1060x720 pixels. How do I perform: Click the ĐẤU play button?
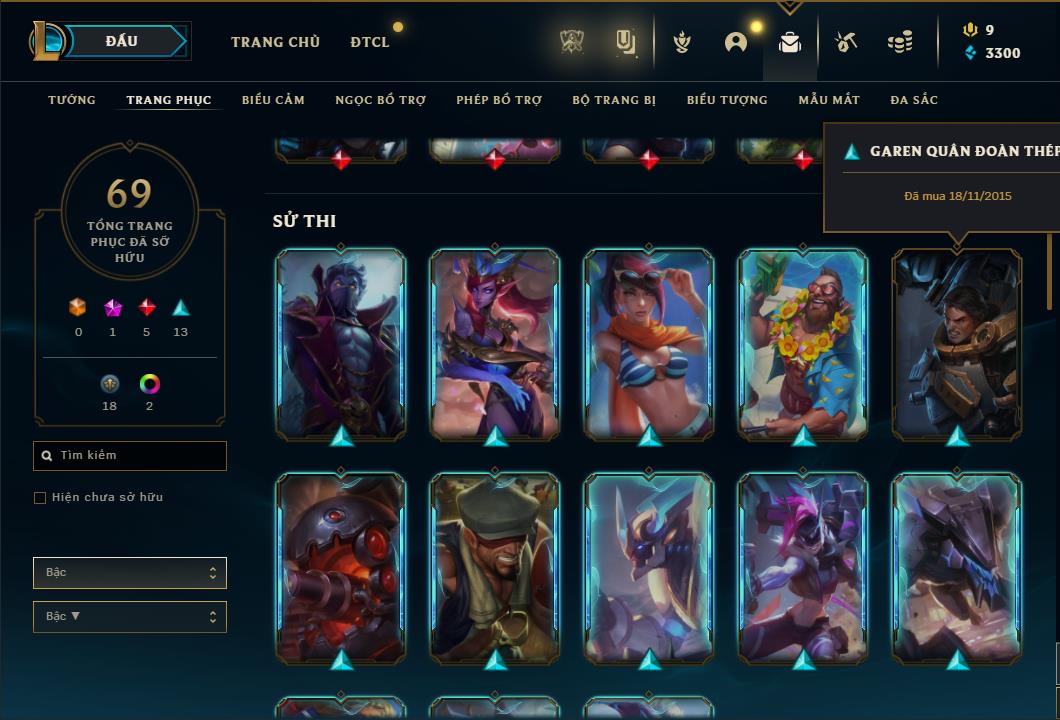tap(122, 41)
